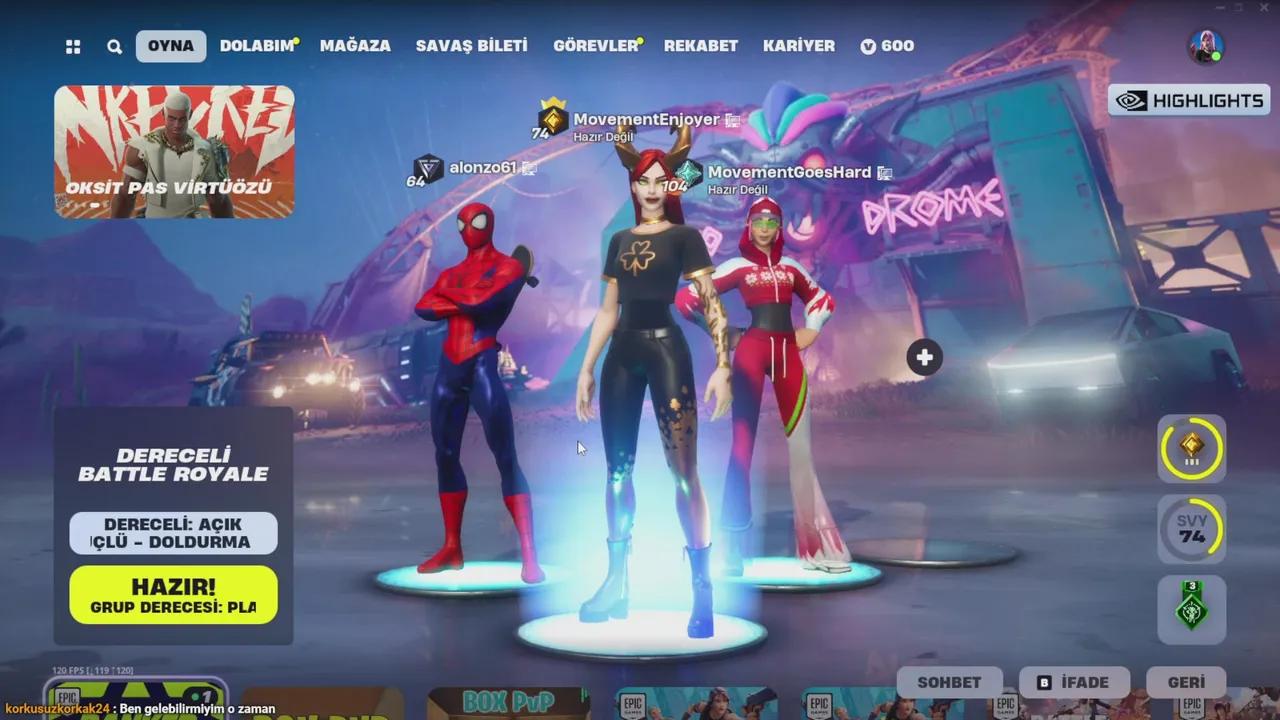Screen dimensions: 1280x720
Task: Click the SVY level 74 badge
Action: point(1191,528)
